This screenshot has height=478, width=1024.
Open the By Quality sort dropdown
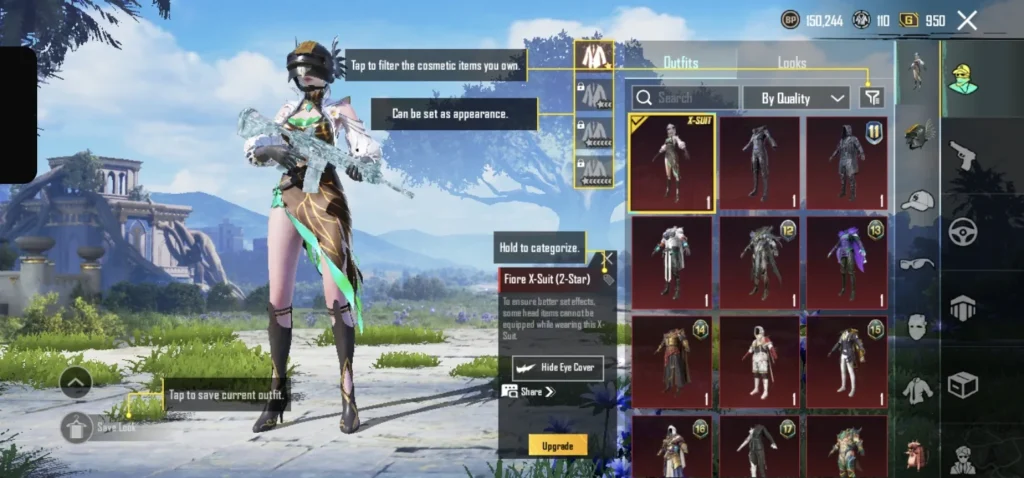[x=804, y=98]
